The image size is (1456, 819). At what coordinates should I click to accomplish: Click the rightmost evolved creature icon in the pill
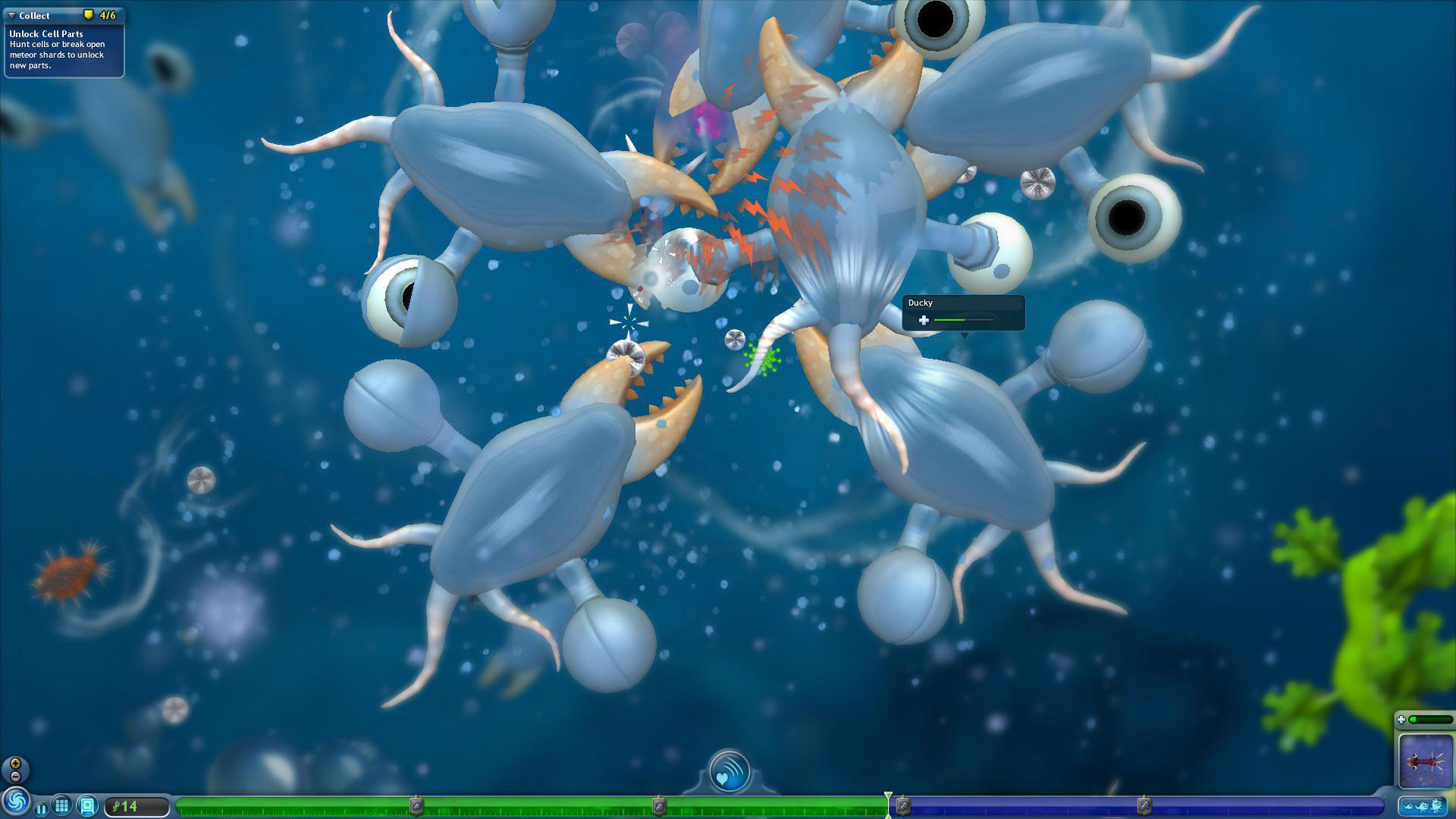click(1436, 806)
